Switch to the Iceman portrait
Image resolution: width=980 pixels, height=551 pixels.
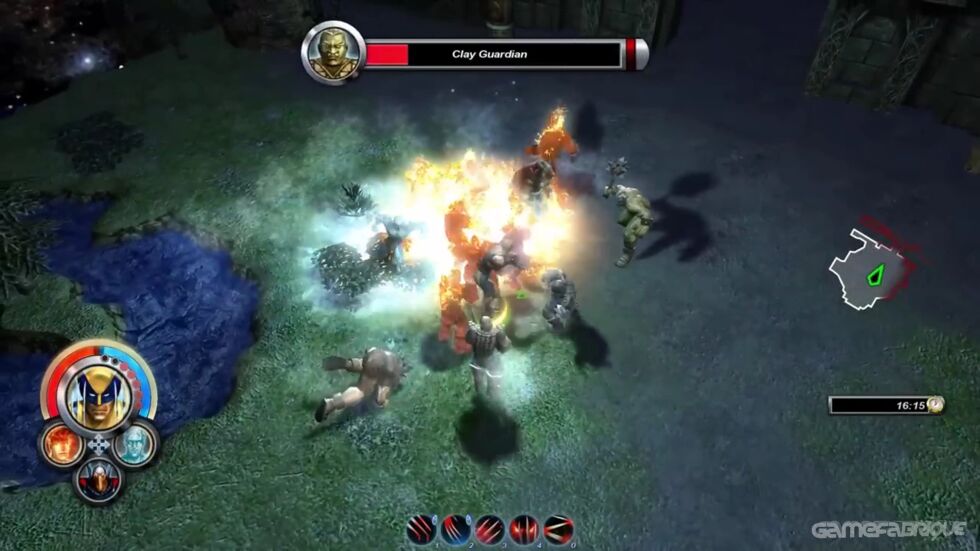pos(134,443)
